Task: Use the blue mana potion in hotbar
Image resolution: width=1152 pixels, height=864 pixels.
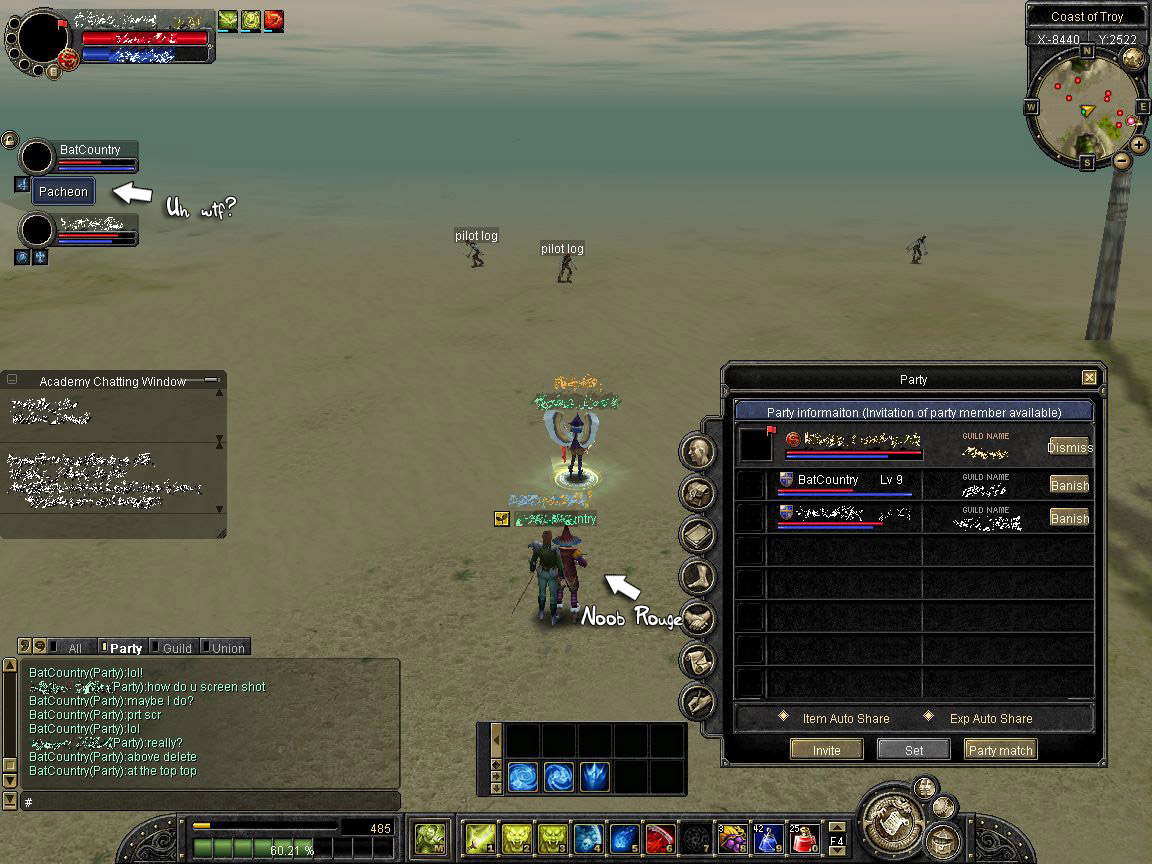Action: click(x=769, y=839)
